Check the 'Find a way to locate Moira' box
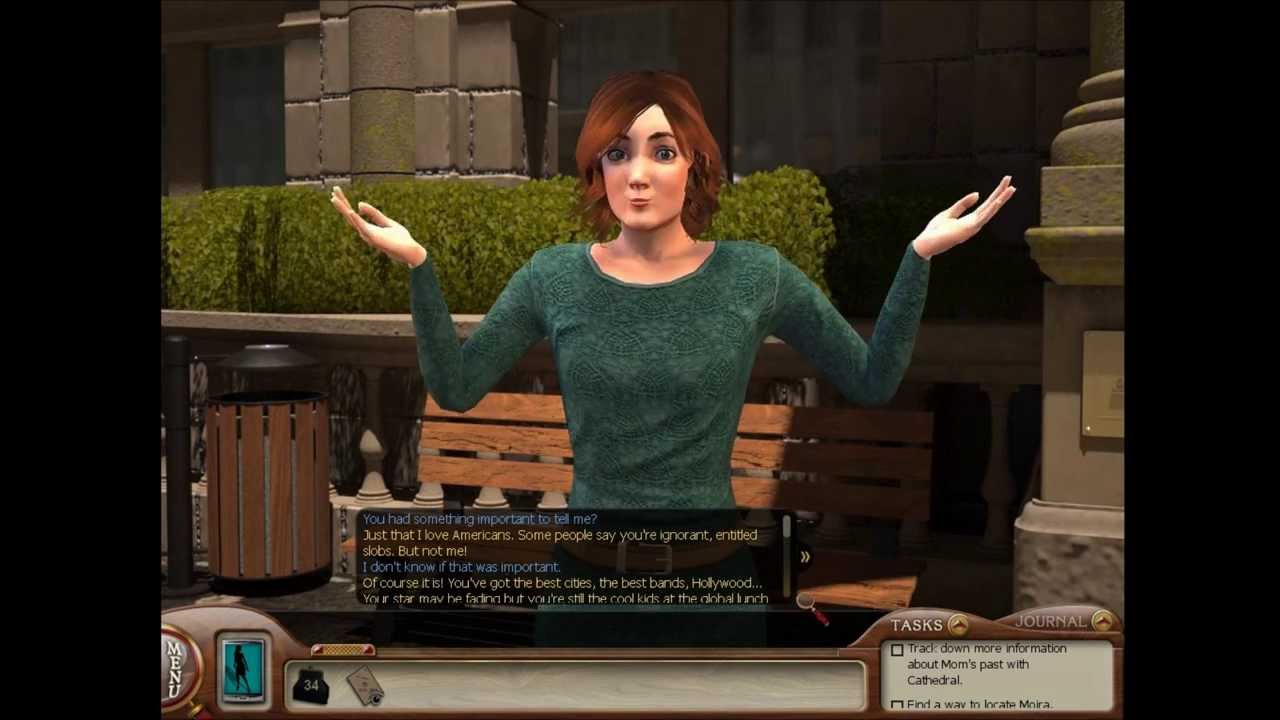The height and width of the screenshot is (720, 1280). click(x=897, y=705)
